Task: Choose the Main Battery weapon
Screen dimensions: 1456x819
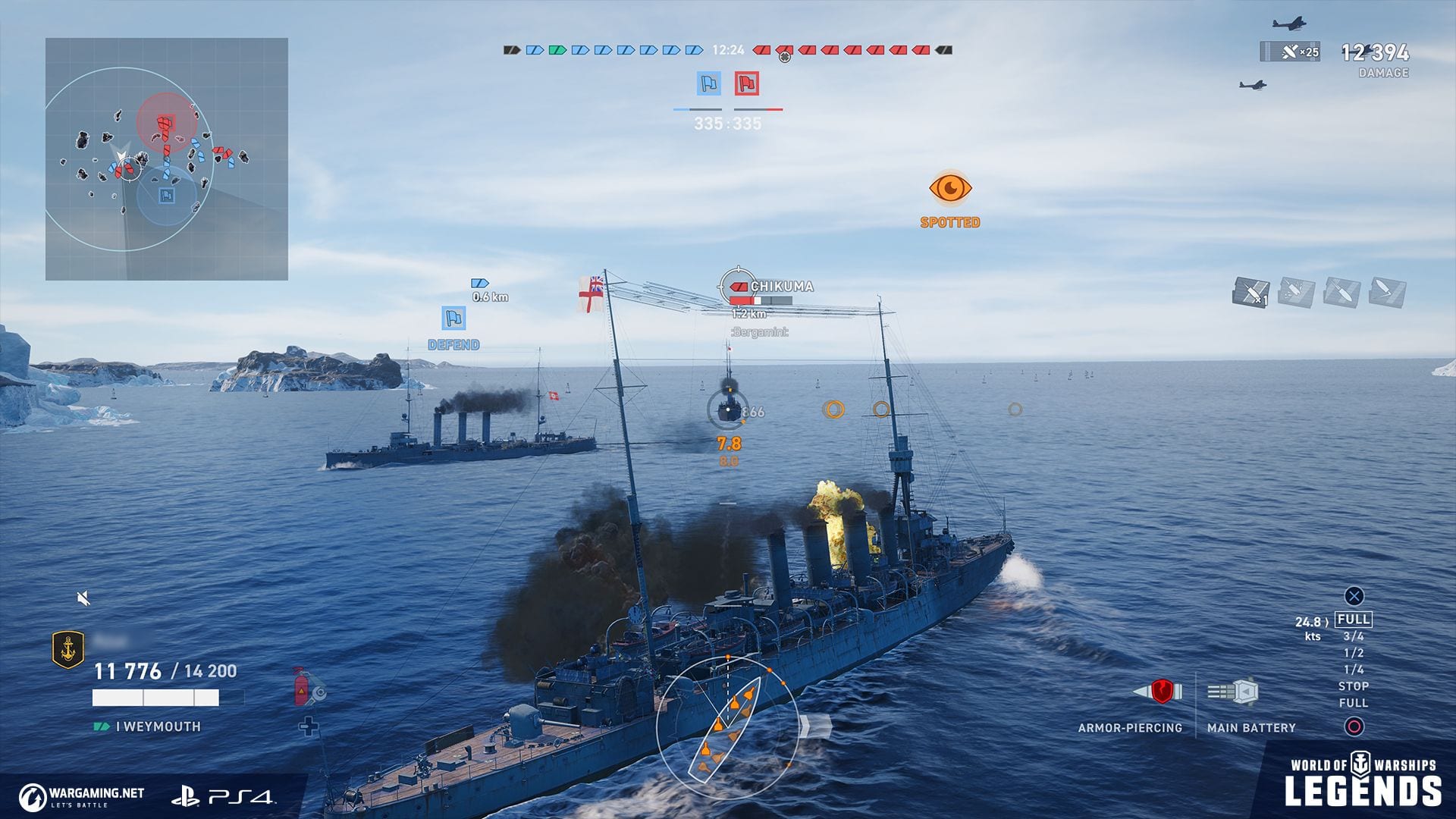Action: click(x=1234, y=692)
